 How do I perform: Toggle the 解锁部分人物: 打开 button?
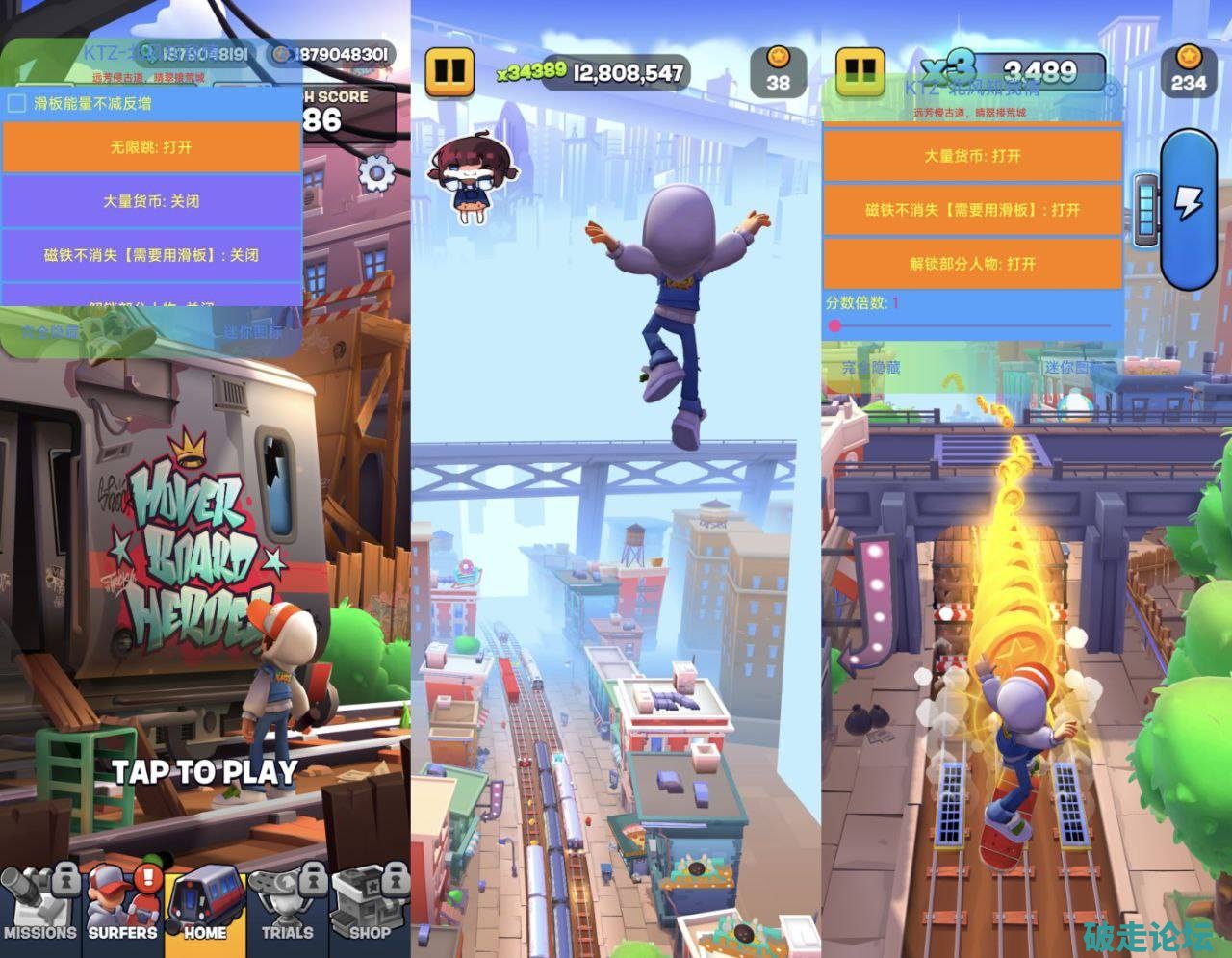pos(972,263)
